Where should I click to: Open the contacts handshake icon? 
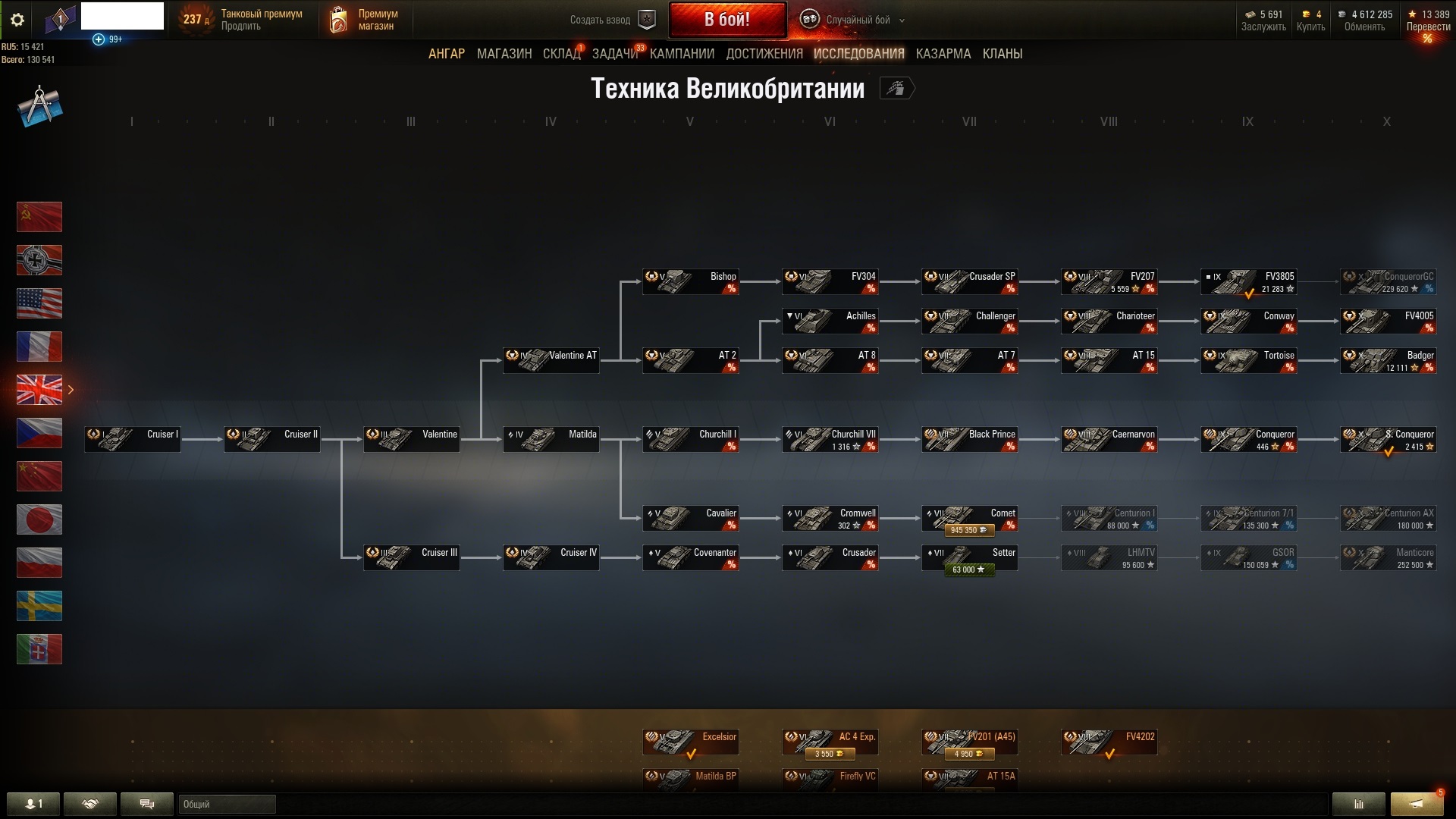[90, 804]
